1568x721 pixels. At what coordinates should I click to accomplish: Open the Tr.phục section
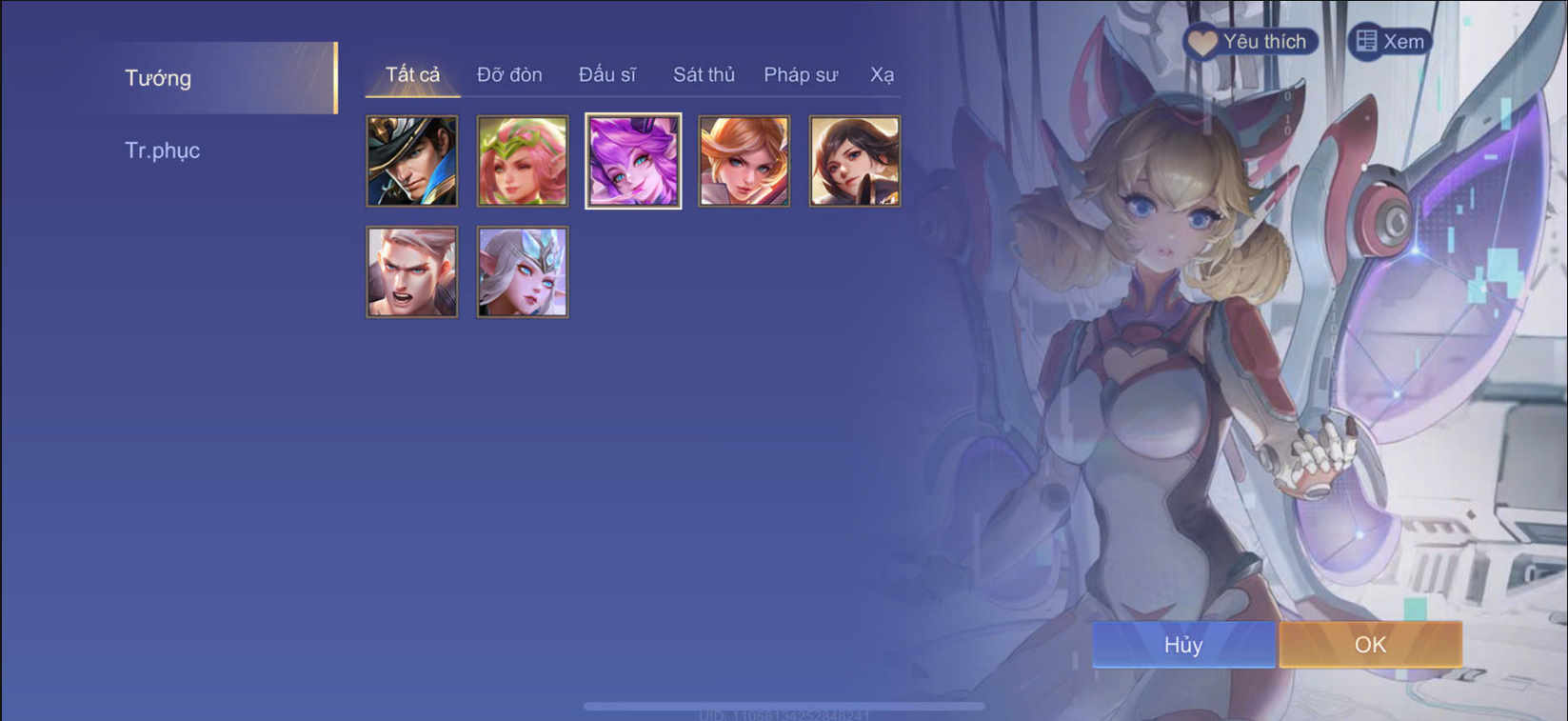162,150
